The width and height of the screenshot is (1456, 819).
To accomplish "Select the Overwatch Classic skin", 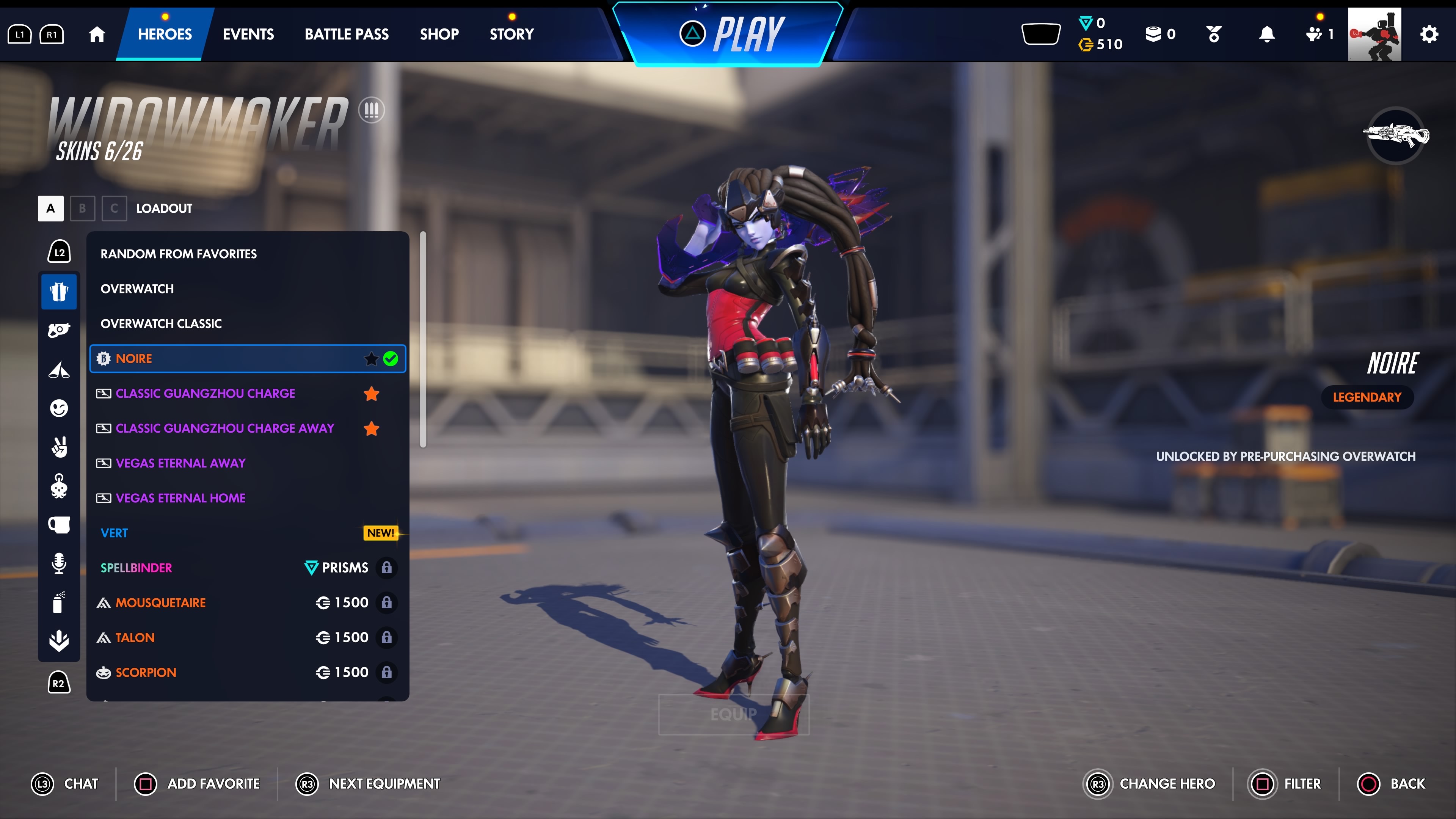I will pos(161,323).
